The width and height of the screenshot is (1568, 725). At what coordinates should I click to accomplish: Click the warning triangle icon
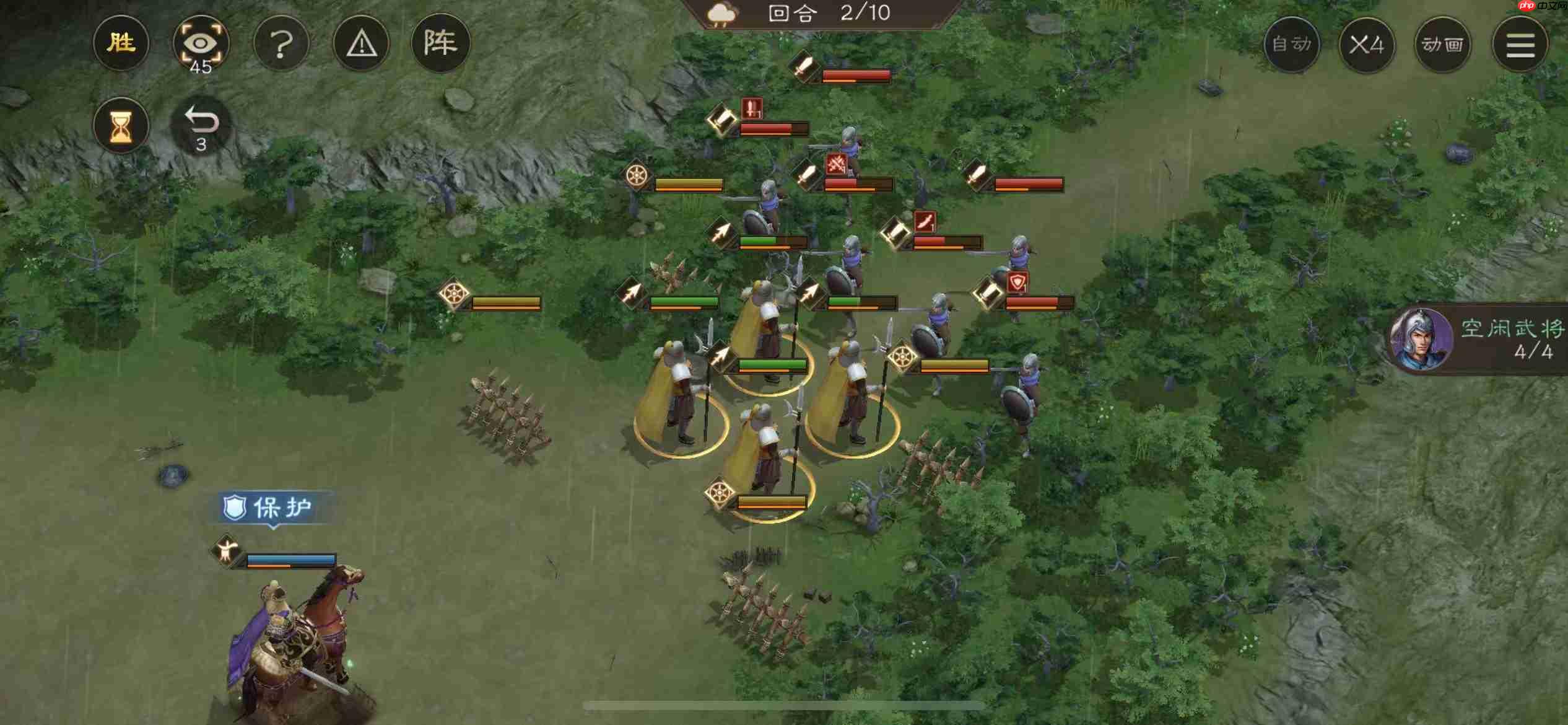pos(362,42)
